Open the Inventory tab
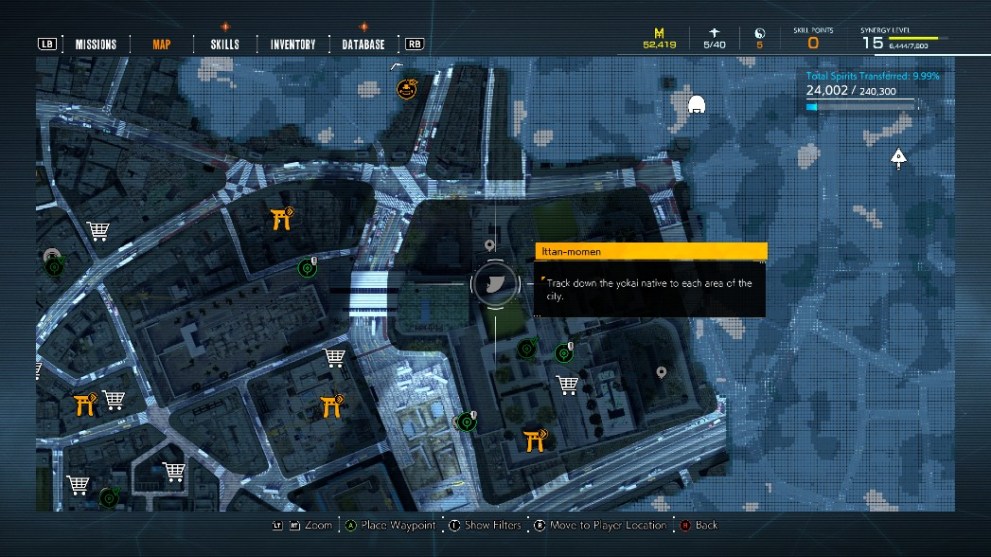This screenshot has height=557, width=991. click(293, 44)
